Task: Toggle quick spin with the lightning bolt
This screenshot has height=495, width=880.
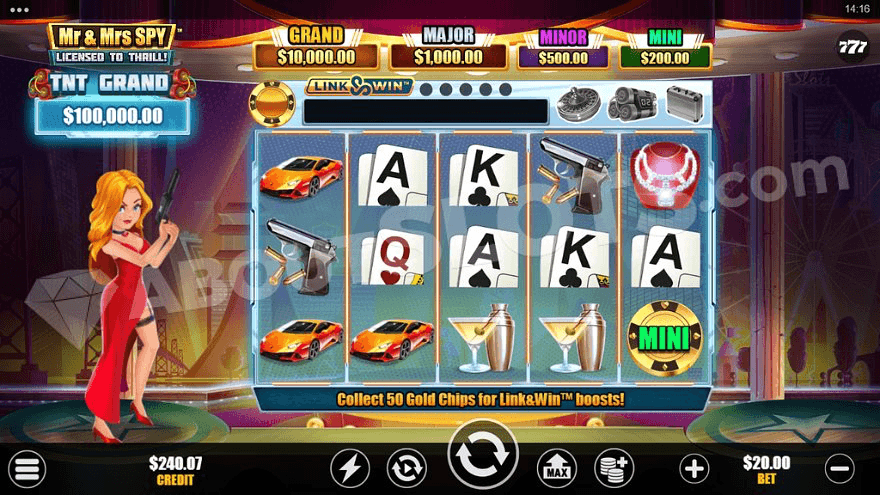Action: click(350, 467)
